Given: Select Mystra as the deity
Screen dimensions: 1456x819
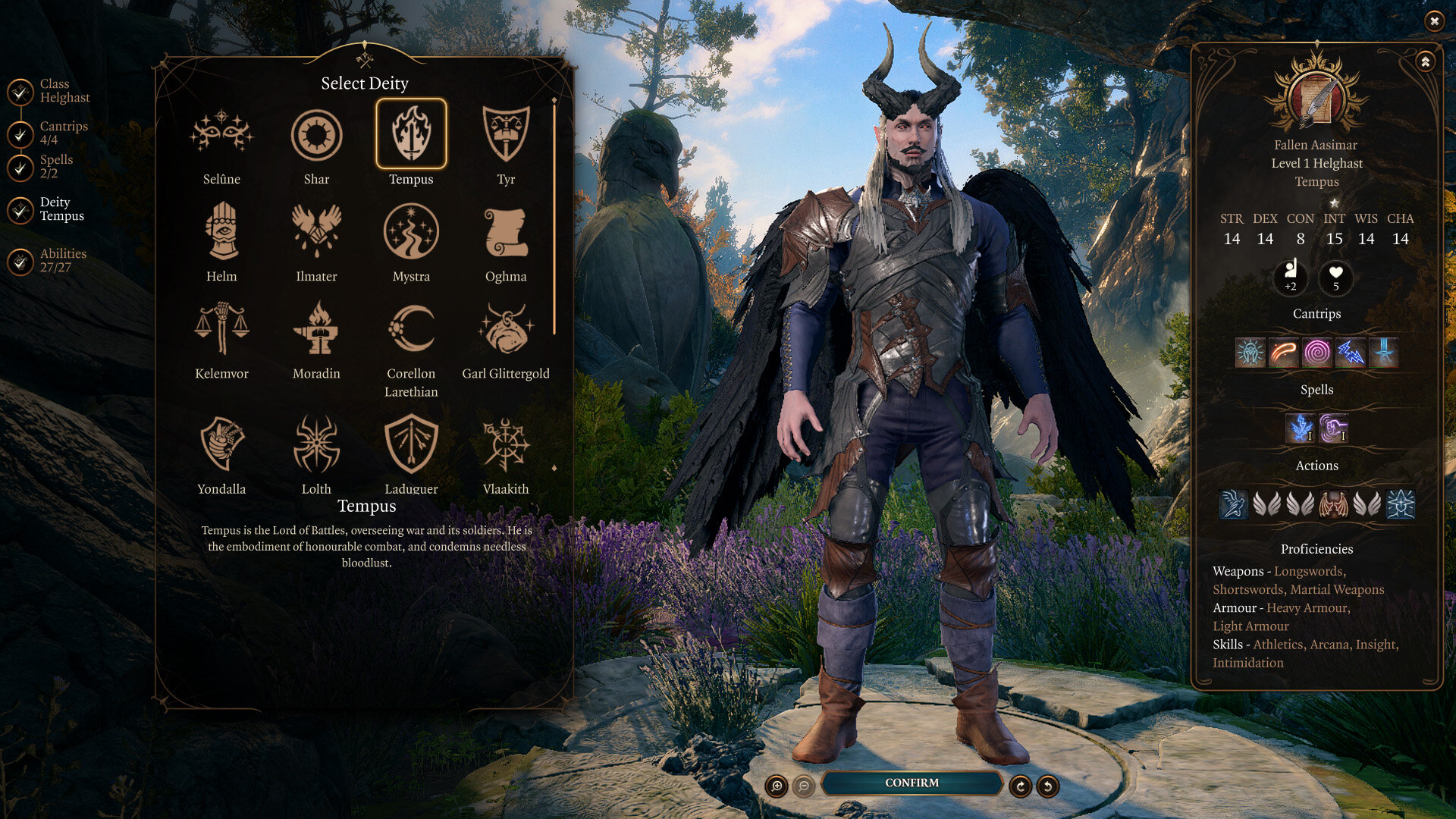Looking at the screenshot, I should 411,232.
